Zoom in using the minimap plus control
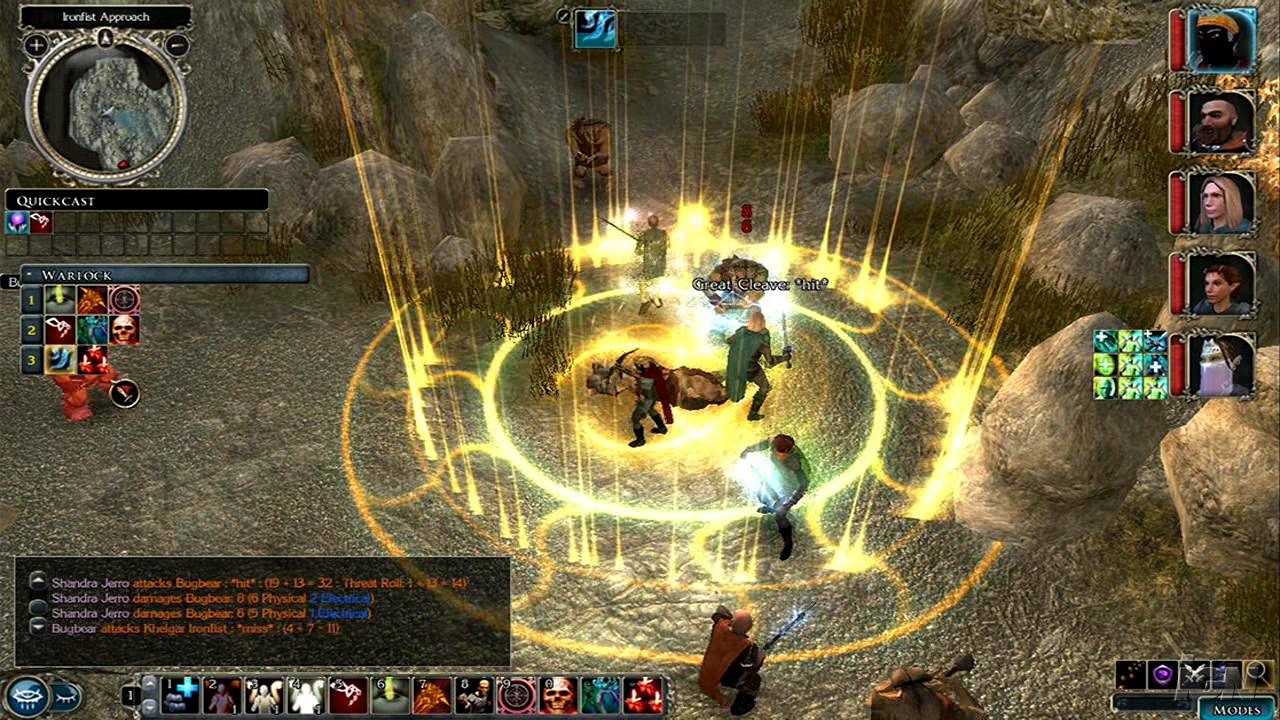This screenshot has width=1280, height=720. tap(34, 46)
